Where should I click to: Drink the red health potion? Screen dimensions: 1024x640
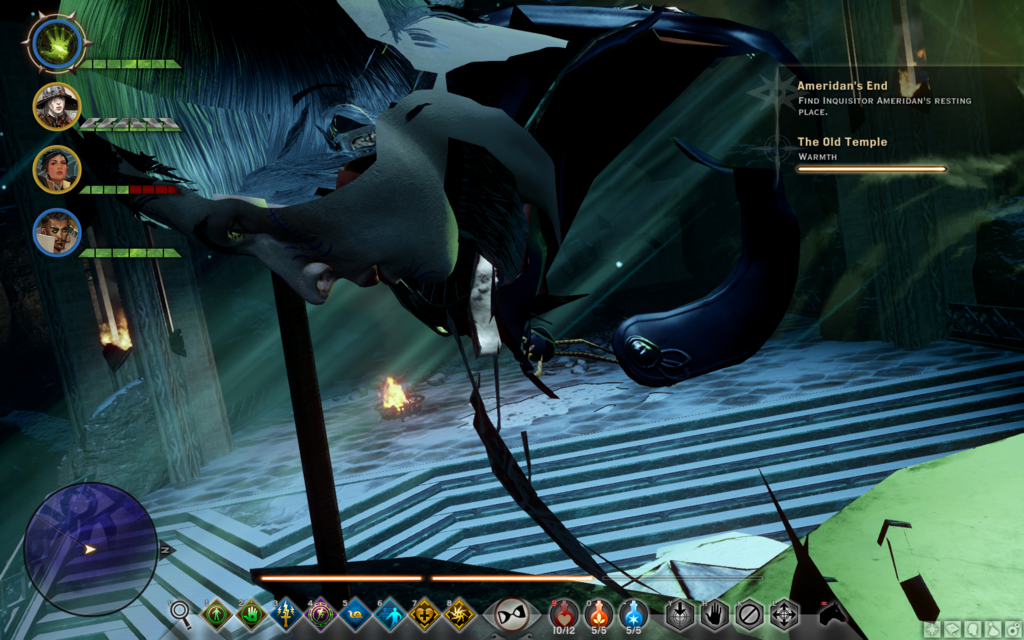click(564, 613)
